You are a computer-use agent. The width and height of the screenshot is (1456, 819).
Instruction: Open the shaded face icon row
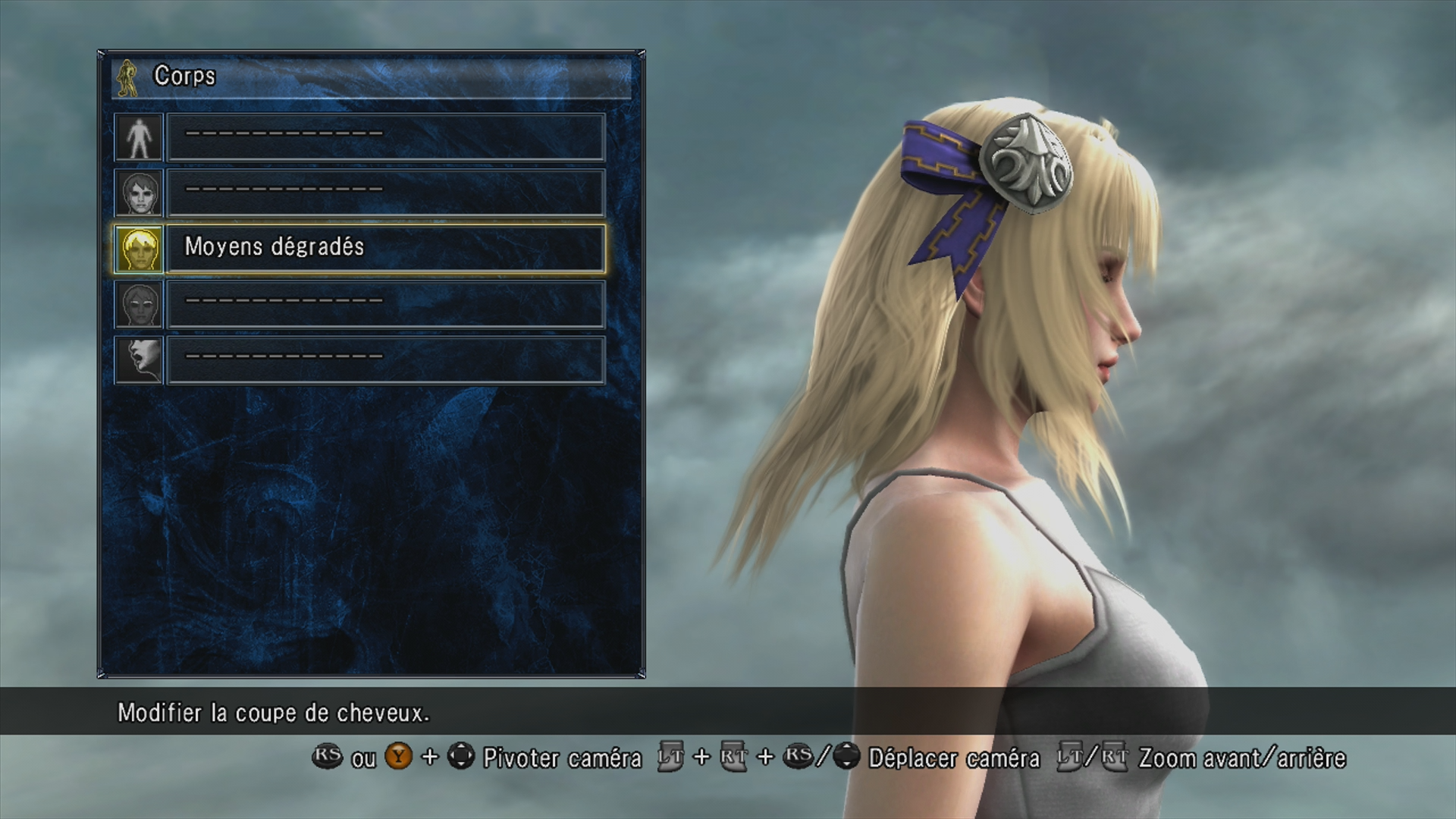pyautogui.click(x=139, y=304)
